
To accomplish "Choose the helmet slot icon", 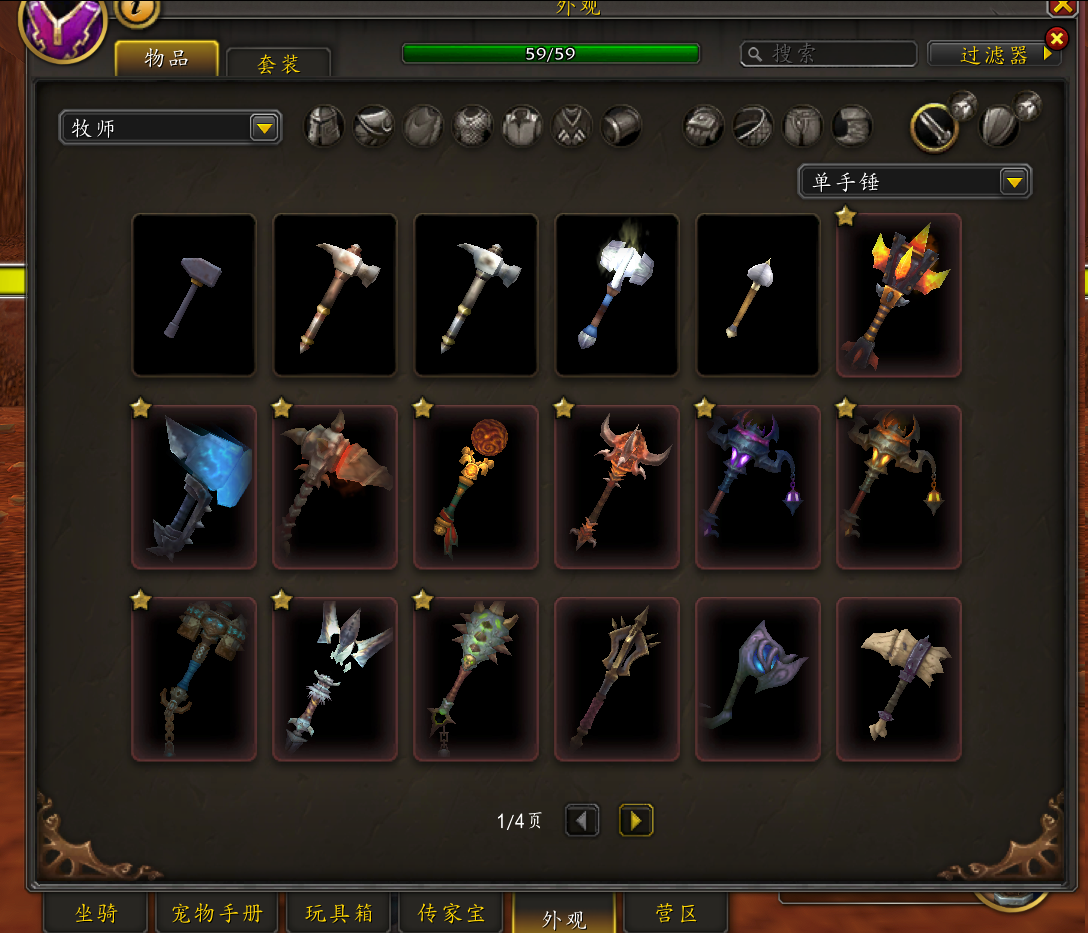I will tap(324, 127).
